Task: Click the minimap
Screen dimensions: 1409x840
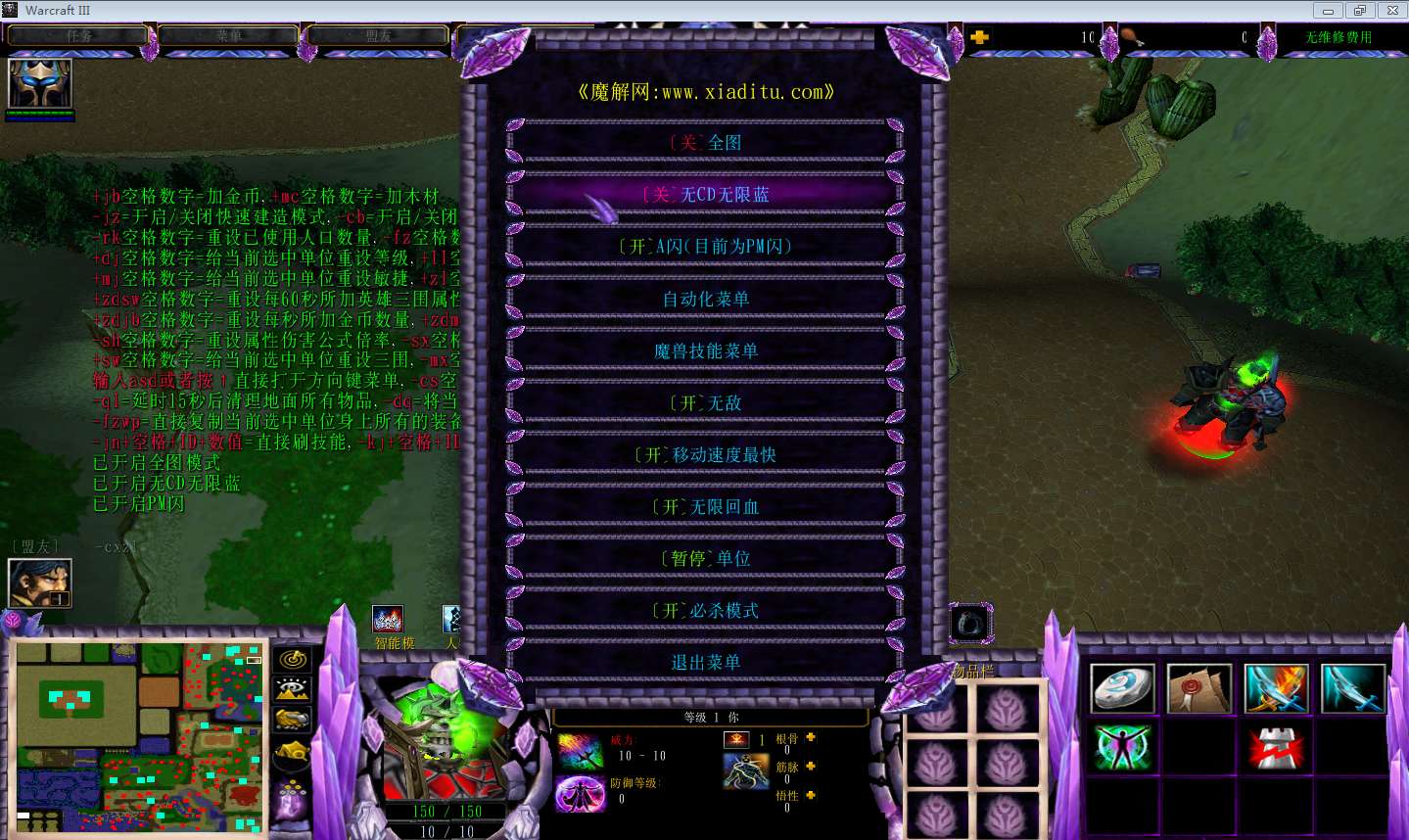Action: pyautogui.click(x=140, y=738)
